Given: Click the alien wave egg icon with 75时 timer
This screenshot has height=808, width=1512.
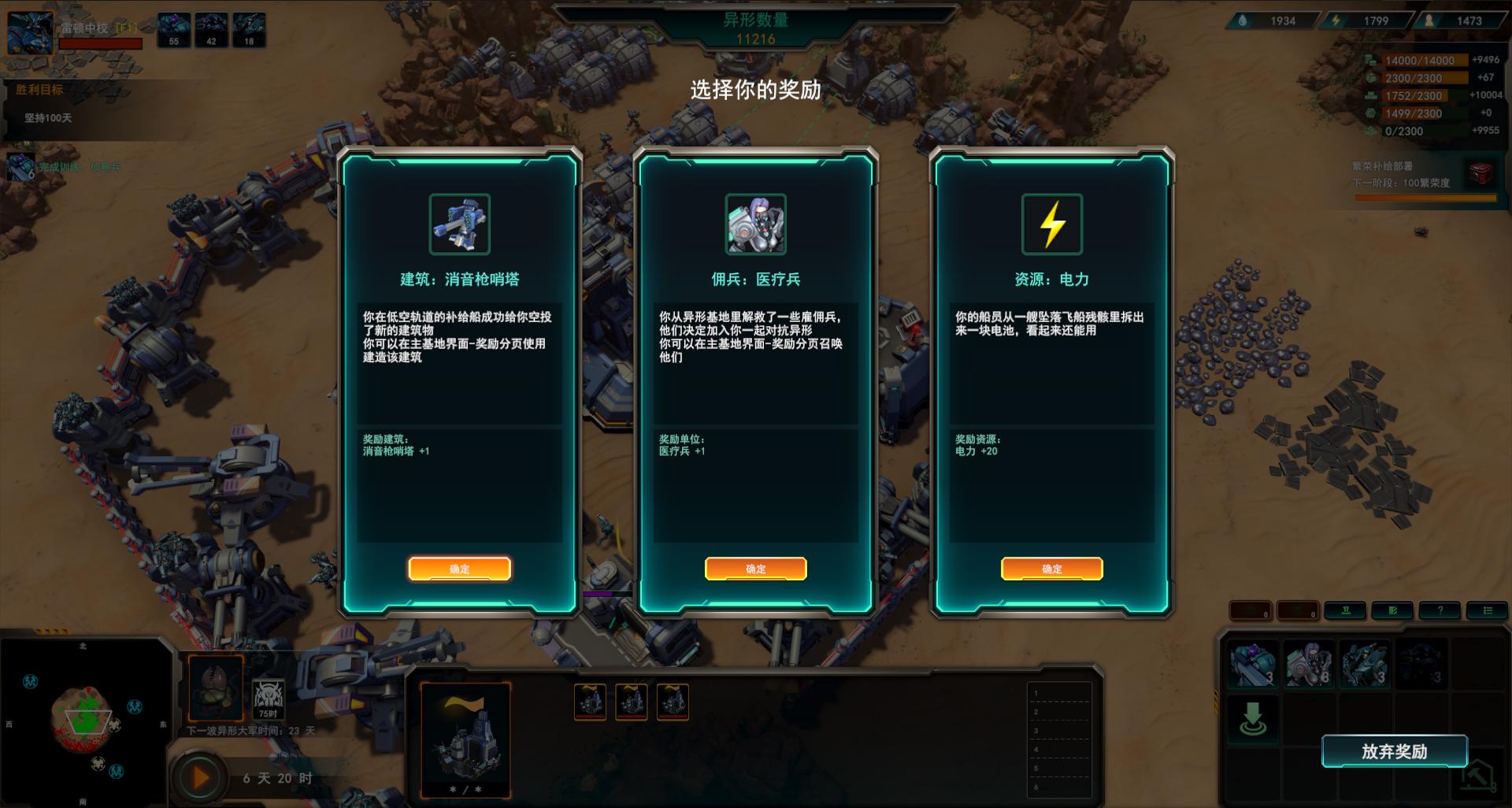Looking at the screenshot, I should coord(215,688).
